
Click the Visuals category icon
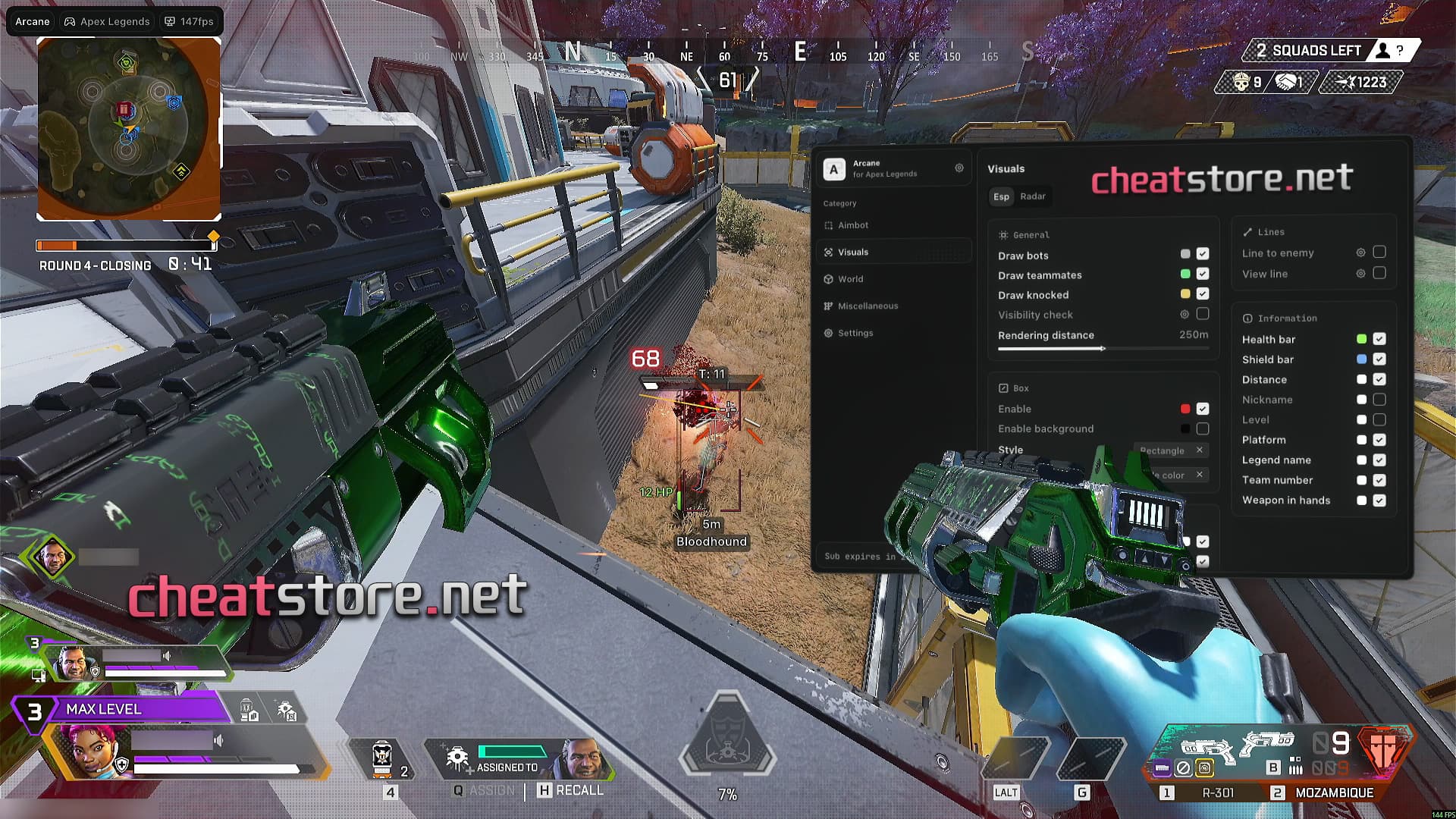point(828,252)
